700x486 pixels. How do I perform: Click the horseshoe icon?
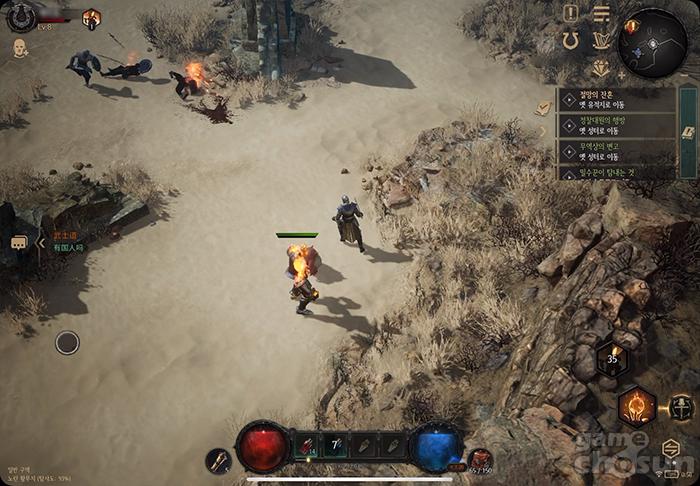pyautogui.click(x=572, y=41)
